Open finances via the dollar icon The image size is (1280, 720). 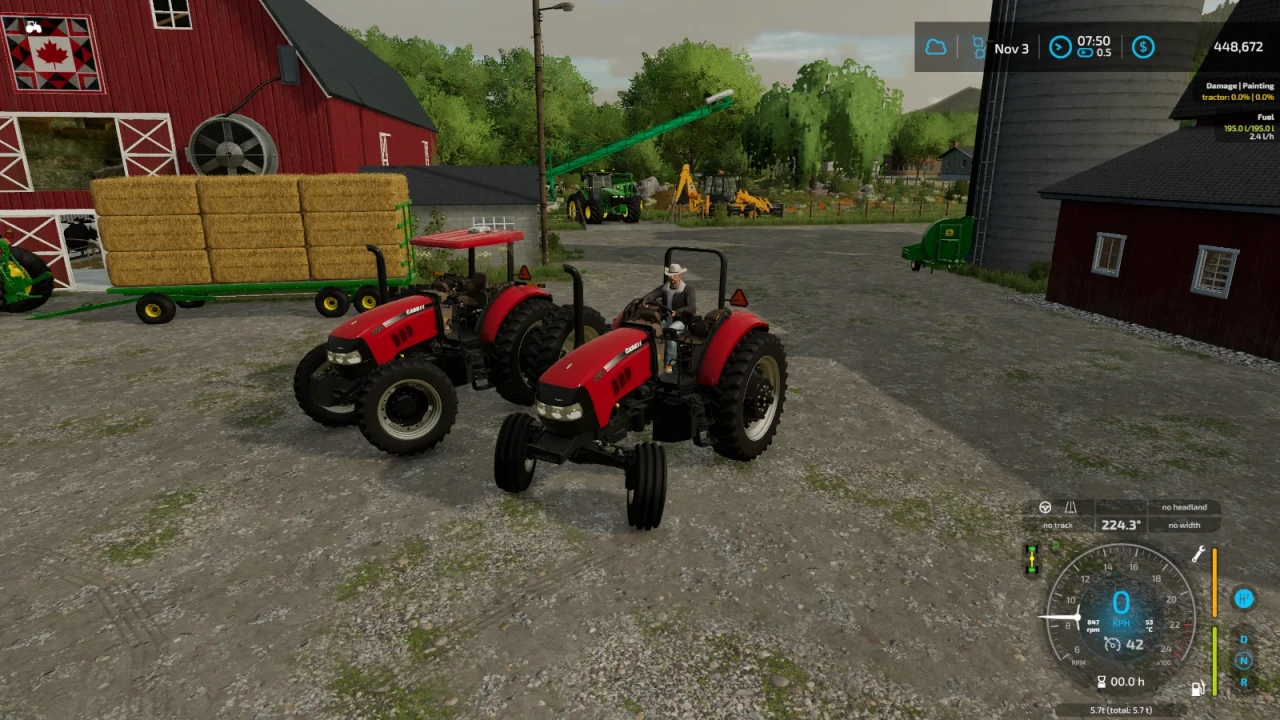[1144, 46]
